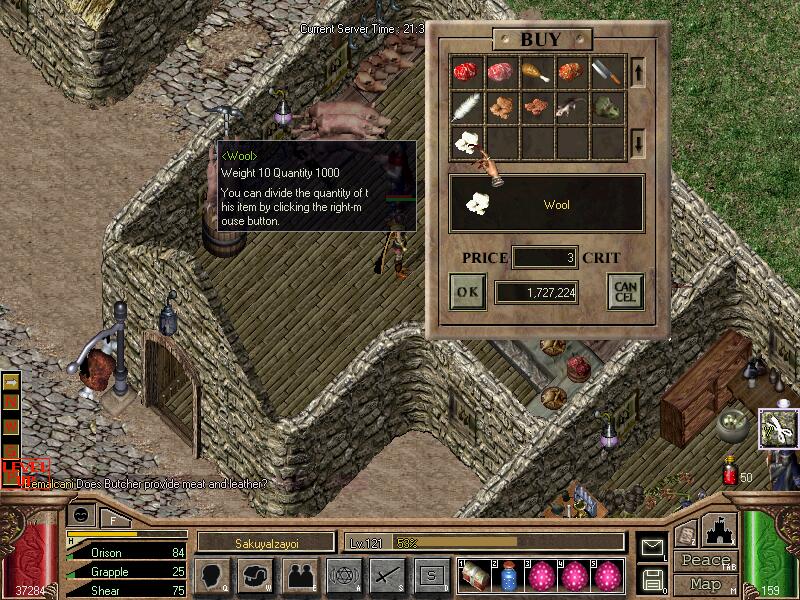800x600 pixels.
Task: Click the up arrow in the Buy list
Action: (x=638, y=71)
